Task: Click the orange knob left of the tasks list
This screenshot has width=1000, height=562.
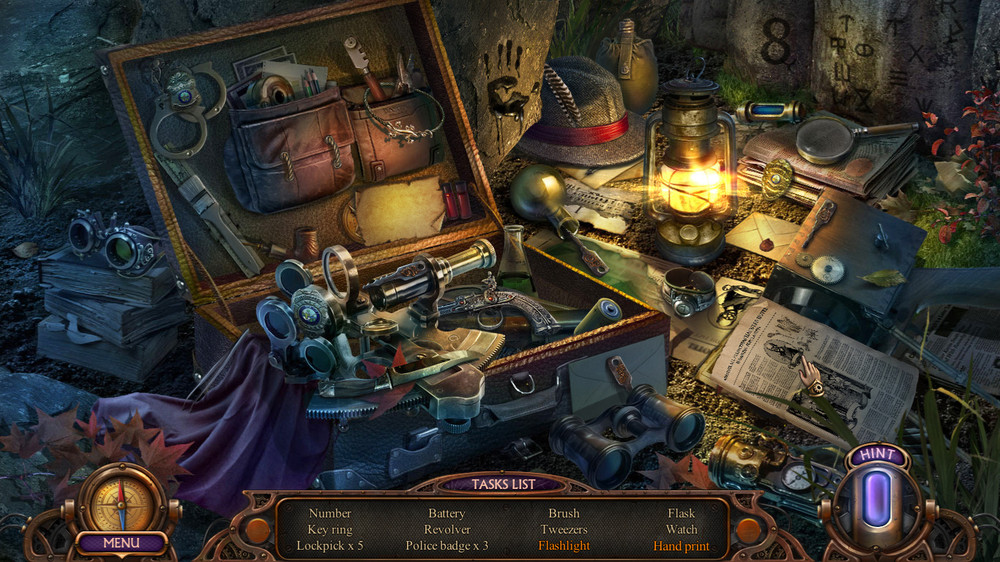Action: point(258,529)
